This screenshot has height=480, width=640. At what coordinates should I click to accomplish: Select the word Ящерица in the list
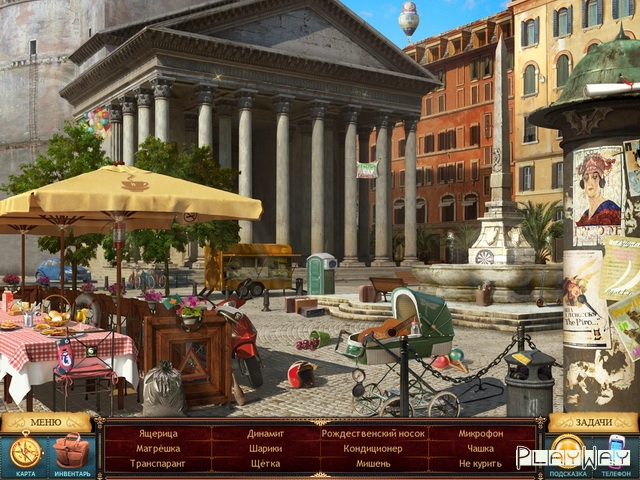[157, 433]
